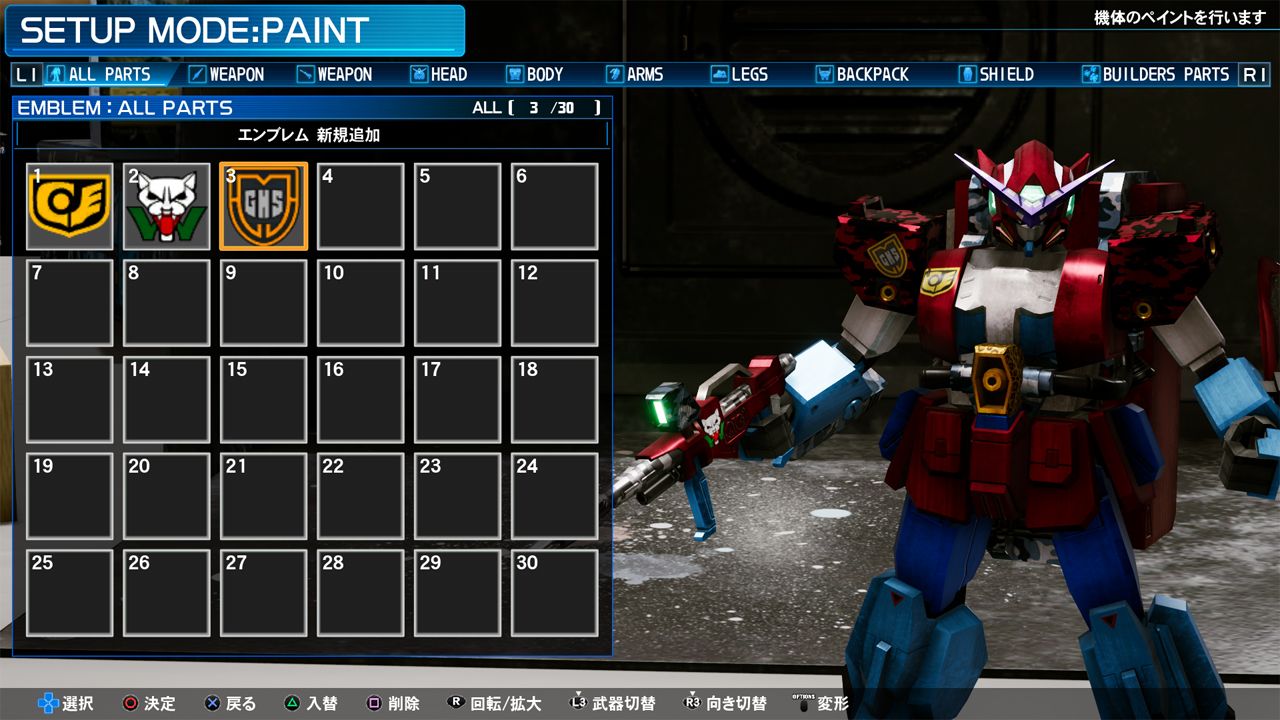Click the R3 向き切替 stick icon
Screen dimensions: 1280x720
690,703
